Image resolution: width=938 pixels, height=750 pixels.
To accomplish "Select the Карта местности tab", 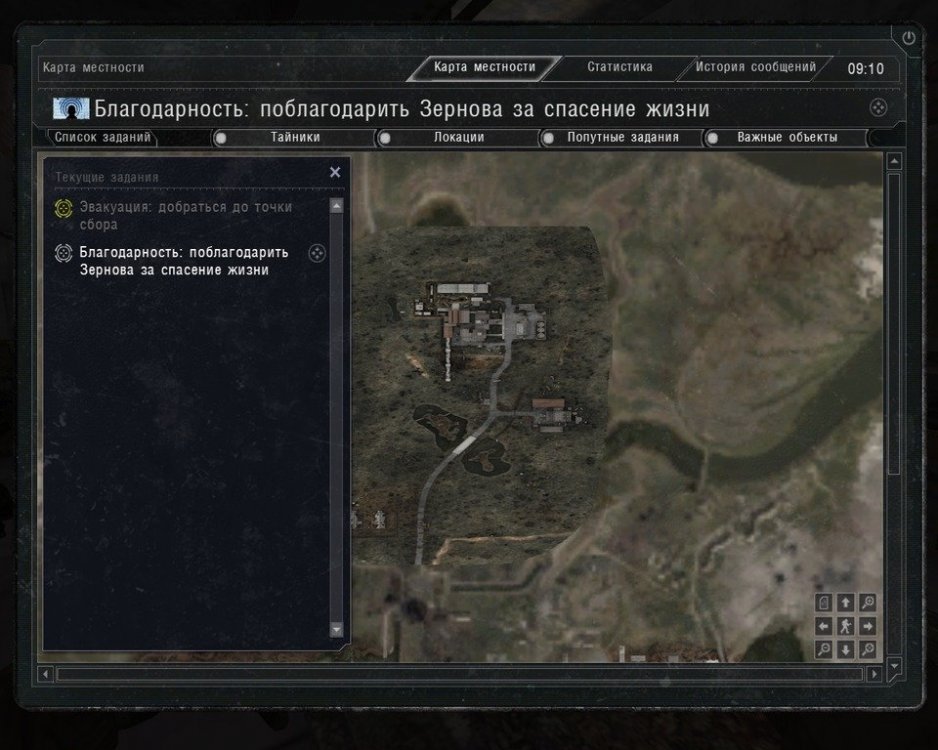I will click(484, 68).
